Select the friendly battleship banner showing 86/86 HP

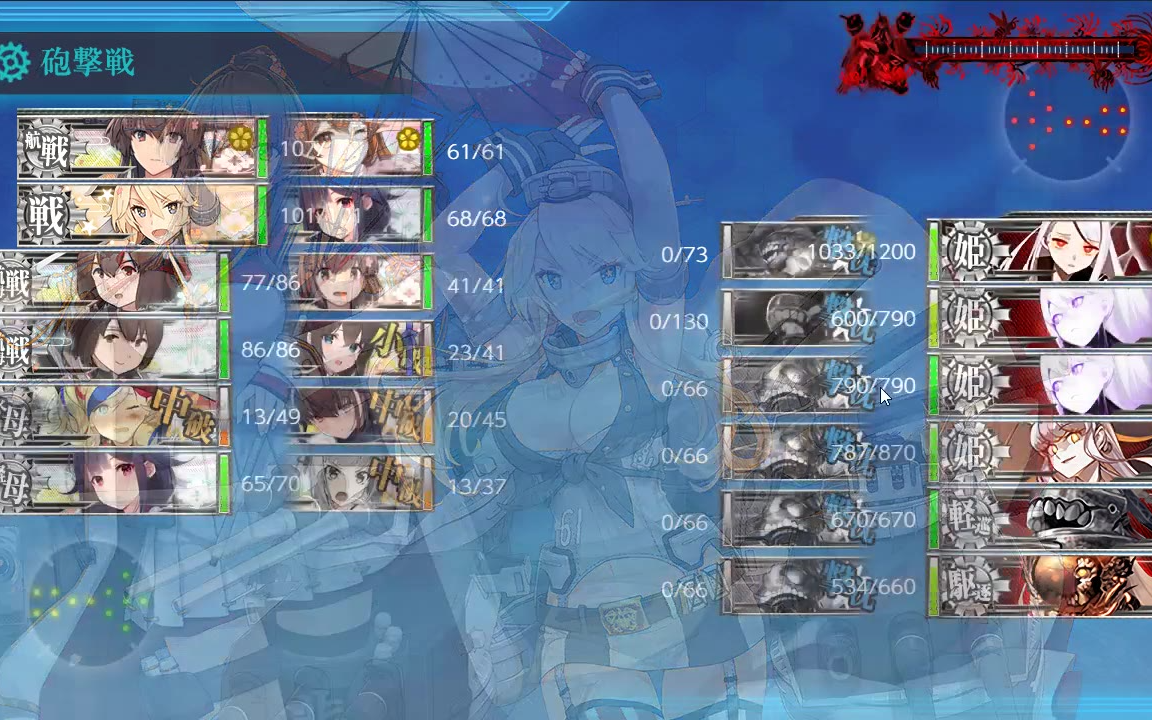click(x=112, y=349)
